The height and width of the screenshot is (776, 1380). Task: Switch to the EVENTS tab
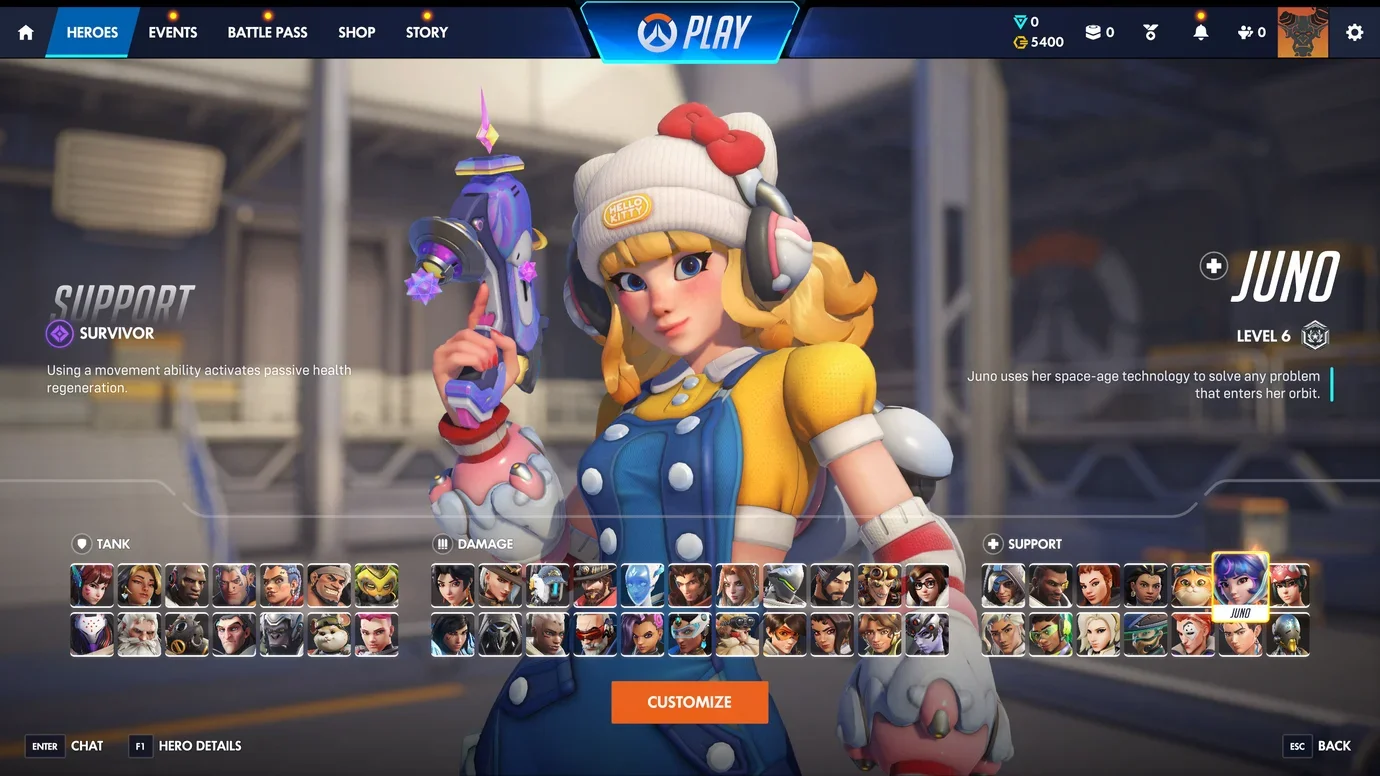click(x=172, y=31)
